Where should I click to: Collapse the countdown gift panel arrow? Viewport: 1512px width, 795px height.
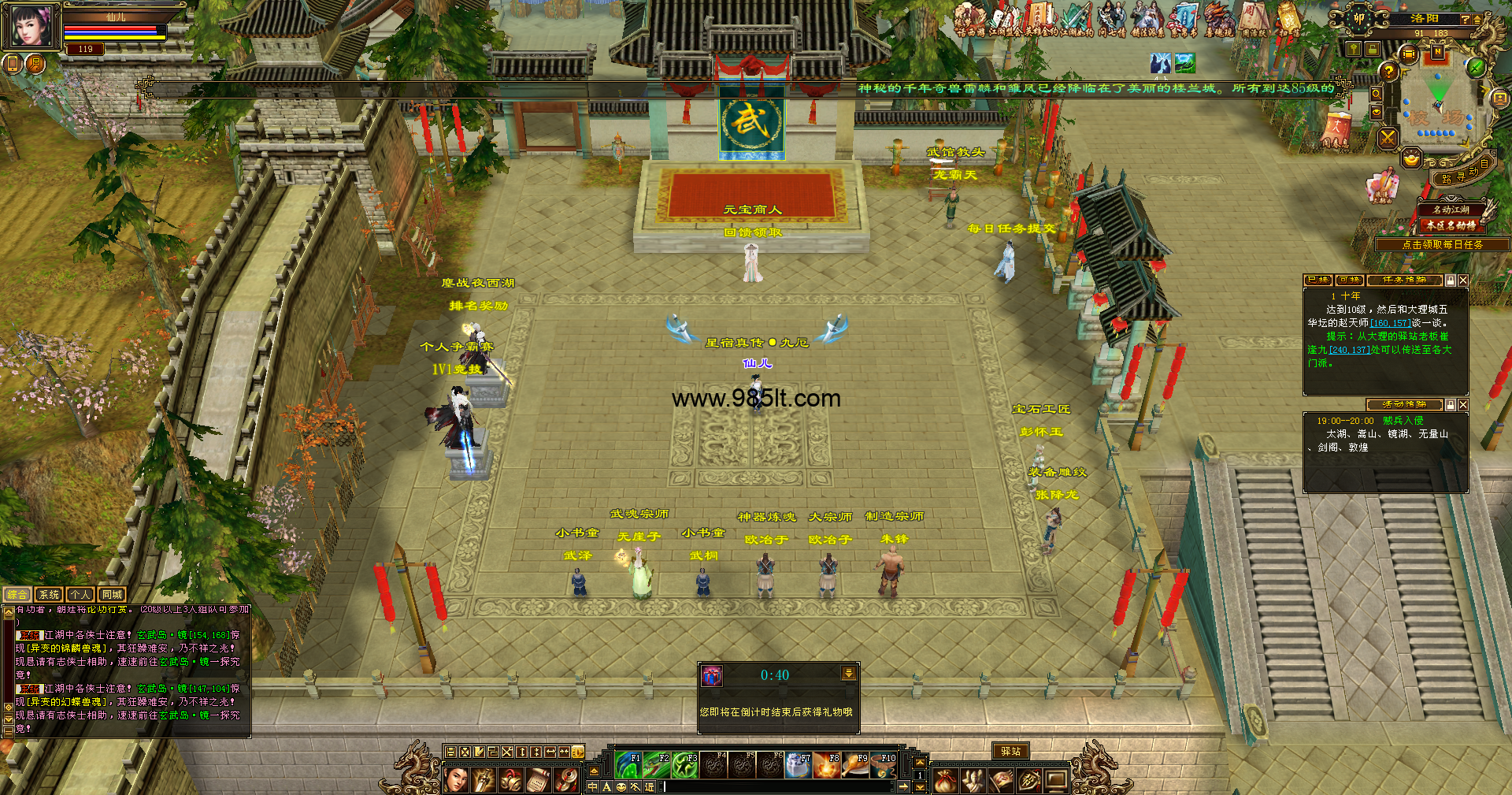[848, 674]
